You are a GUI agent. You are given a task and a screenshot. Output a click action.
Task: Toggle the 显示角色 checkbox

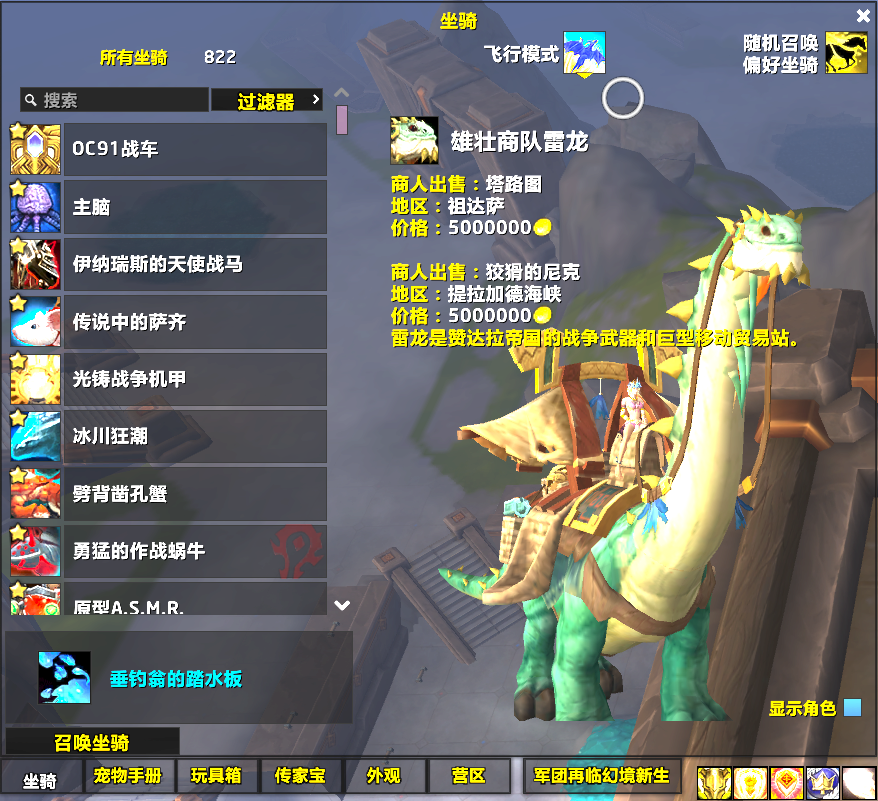(x=852, y=708)
